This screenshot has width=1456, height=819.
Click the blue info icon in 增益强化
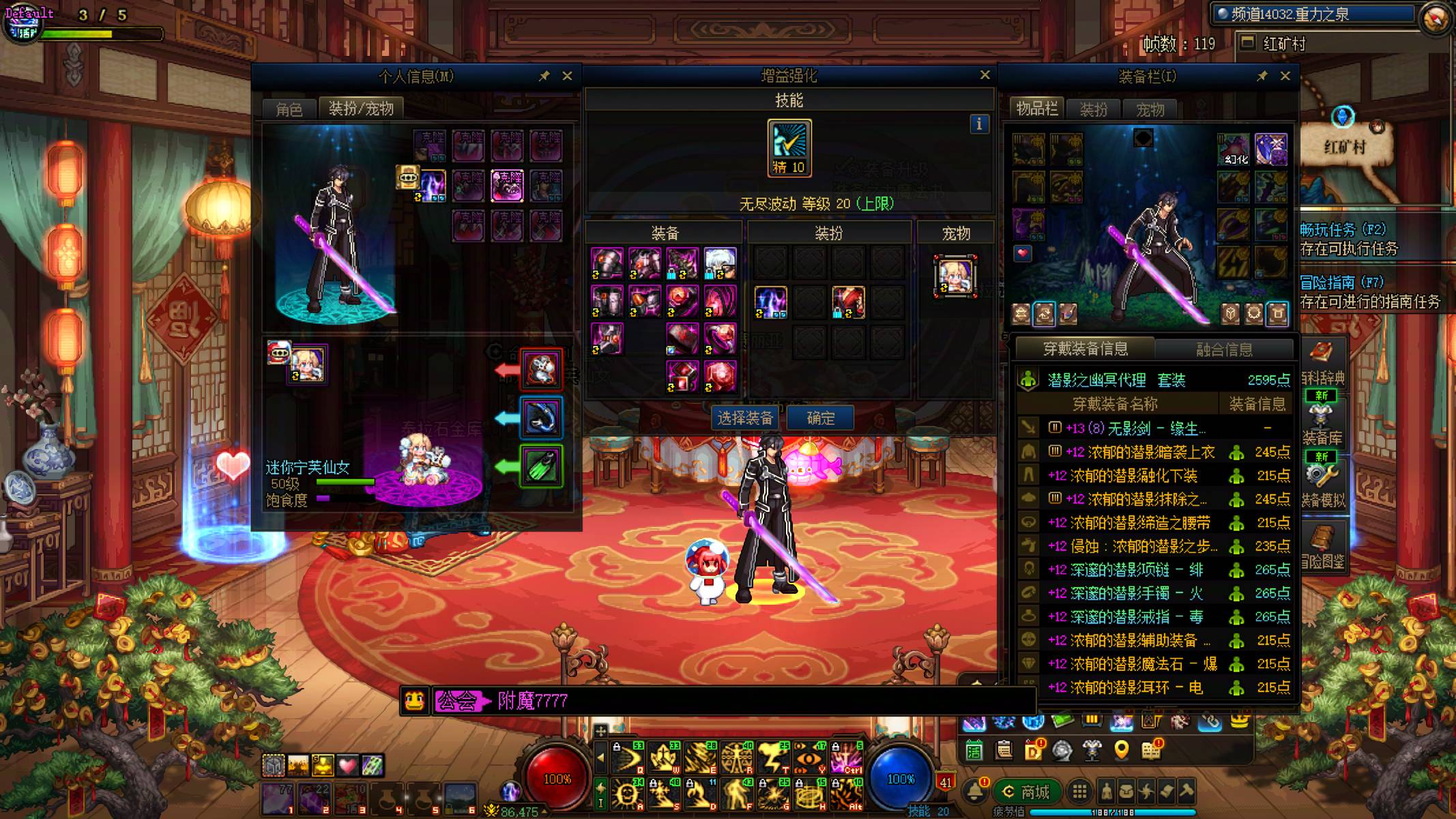point(979,124)
